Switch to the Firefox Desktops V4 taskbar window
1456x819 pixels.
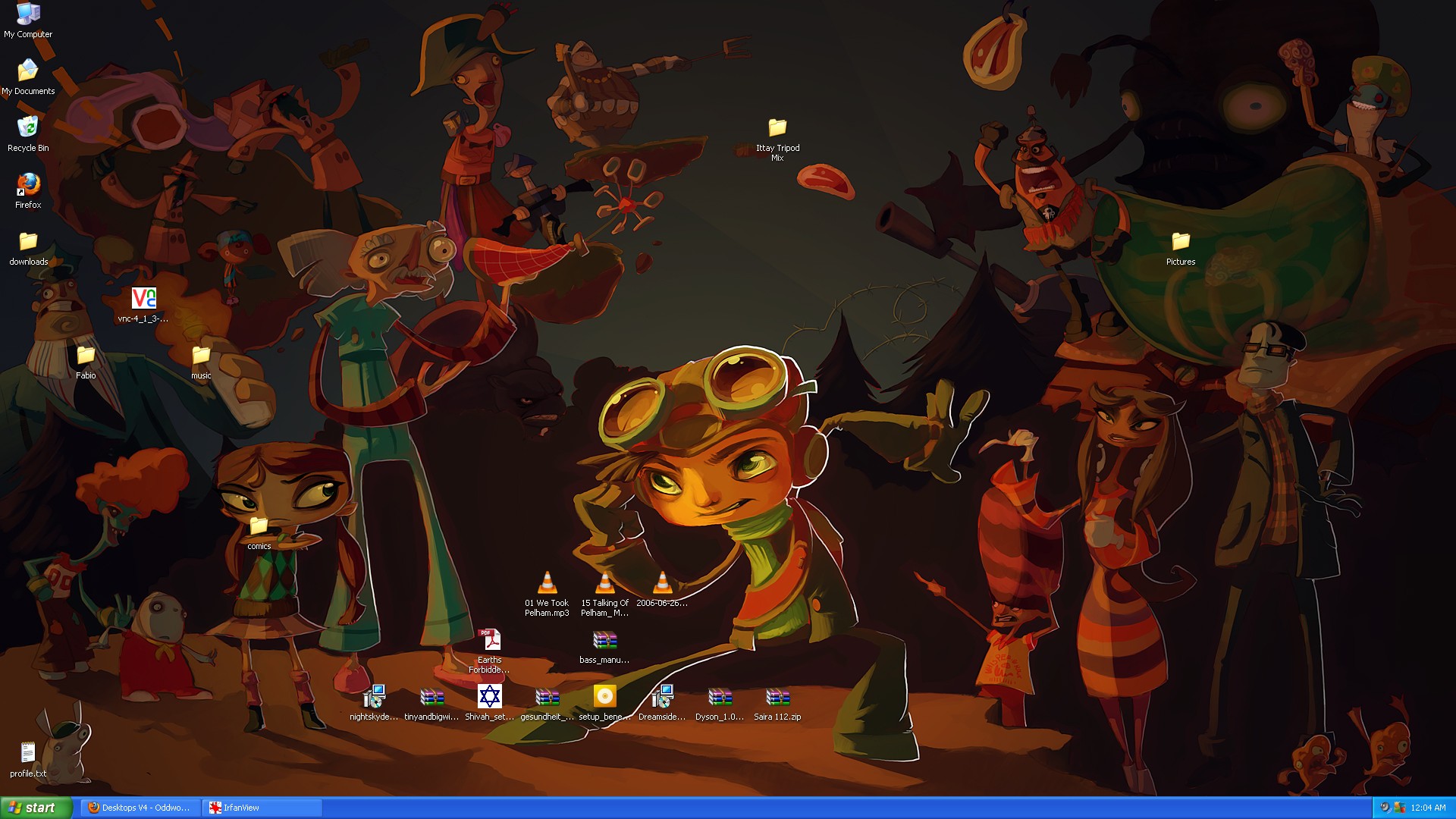point(140,808)
